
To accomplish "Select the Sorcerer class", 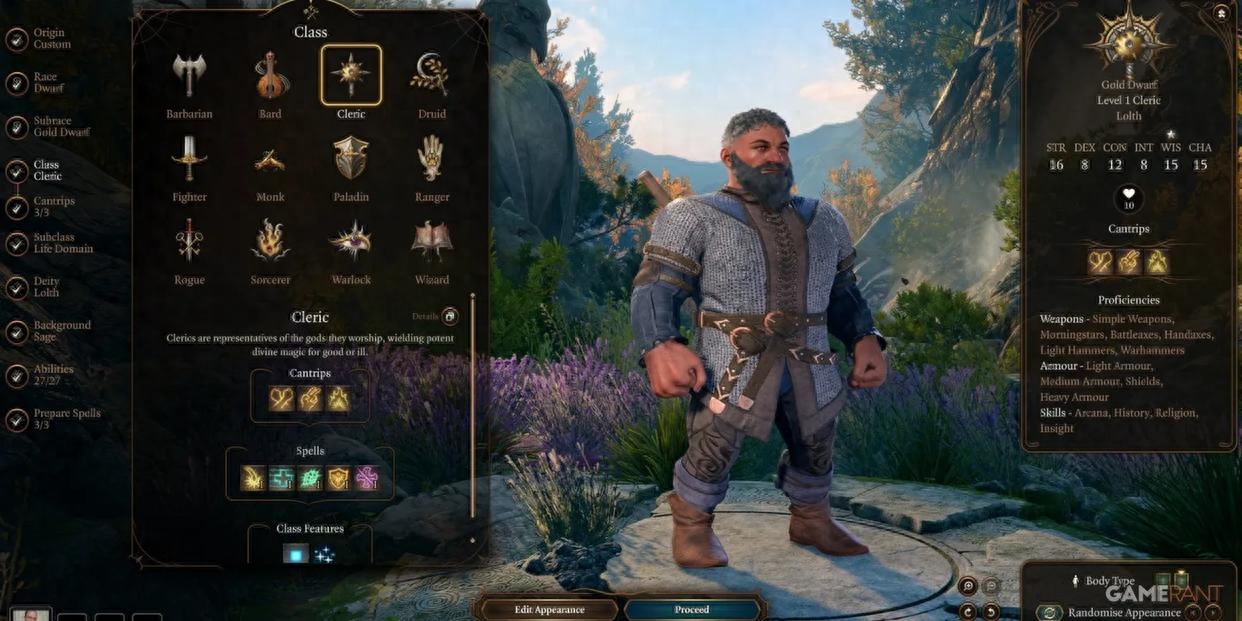I will (270, 243).
